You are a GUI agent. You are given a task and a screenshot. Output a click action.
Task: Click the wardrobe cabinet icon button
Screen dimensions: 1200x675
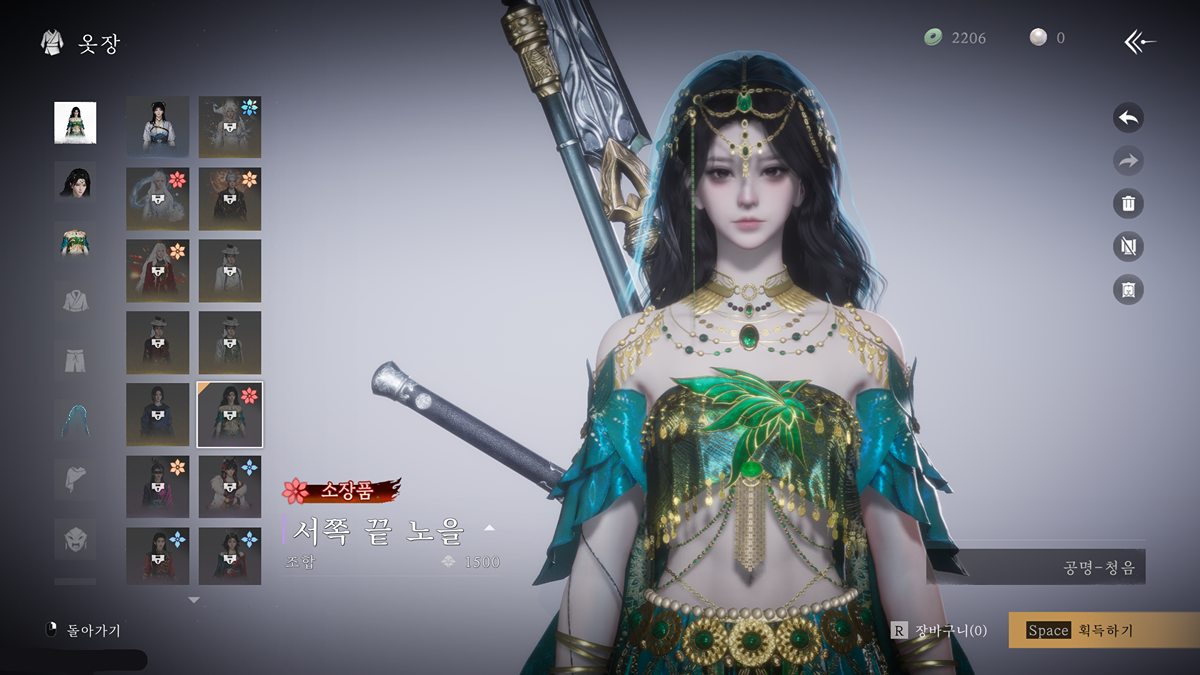1128,290
